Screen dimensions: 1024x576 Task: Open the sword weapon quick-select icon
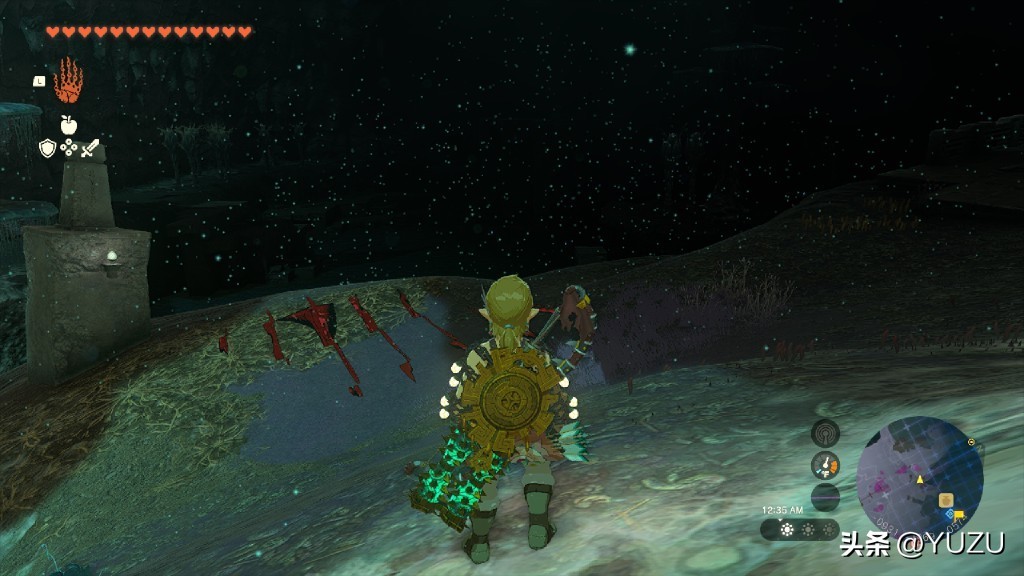(91, 148)
